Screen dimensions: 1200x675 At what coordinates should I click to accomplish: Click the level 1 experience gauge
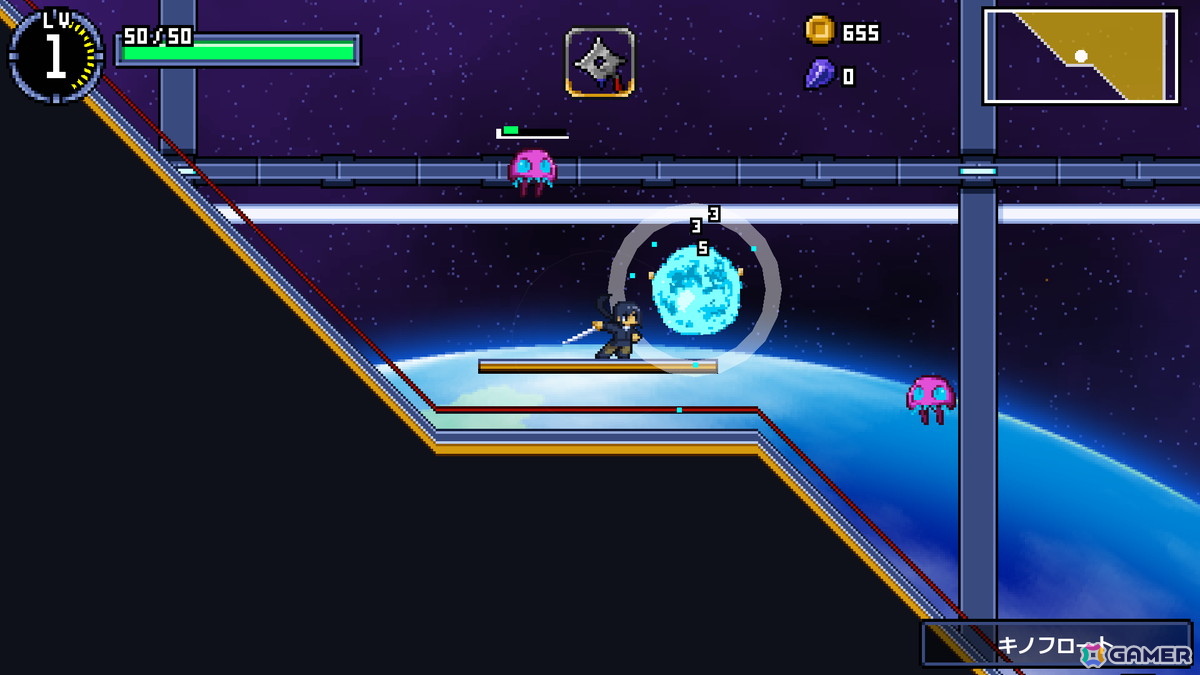coord(55,57)
